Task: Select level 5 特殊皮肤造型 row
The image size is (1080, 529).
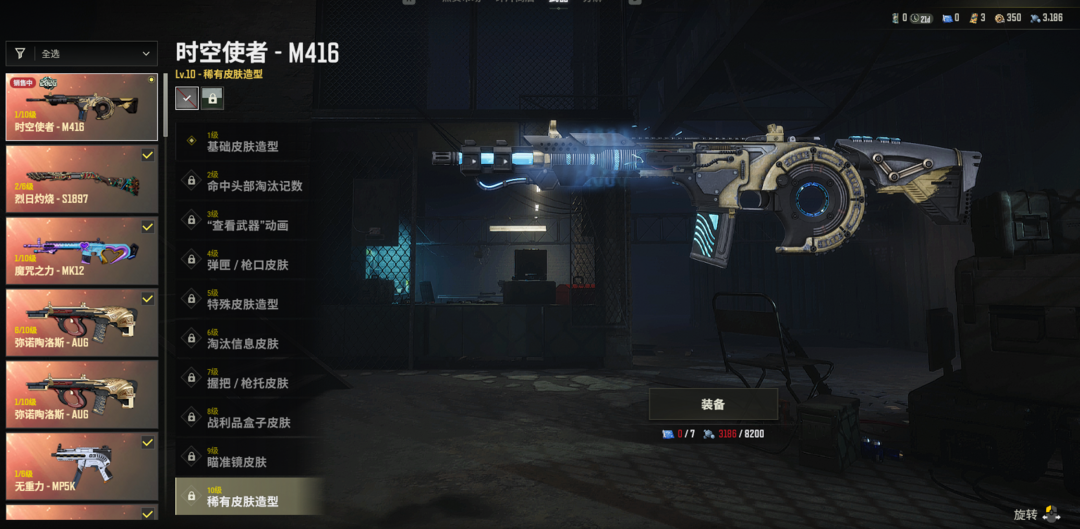Action: (x=250, y=300)
